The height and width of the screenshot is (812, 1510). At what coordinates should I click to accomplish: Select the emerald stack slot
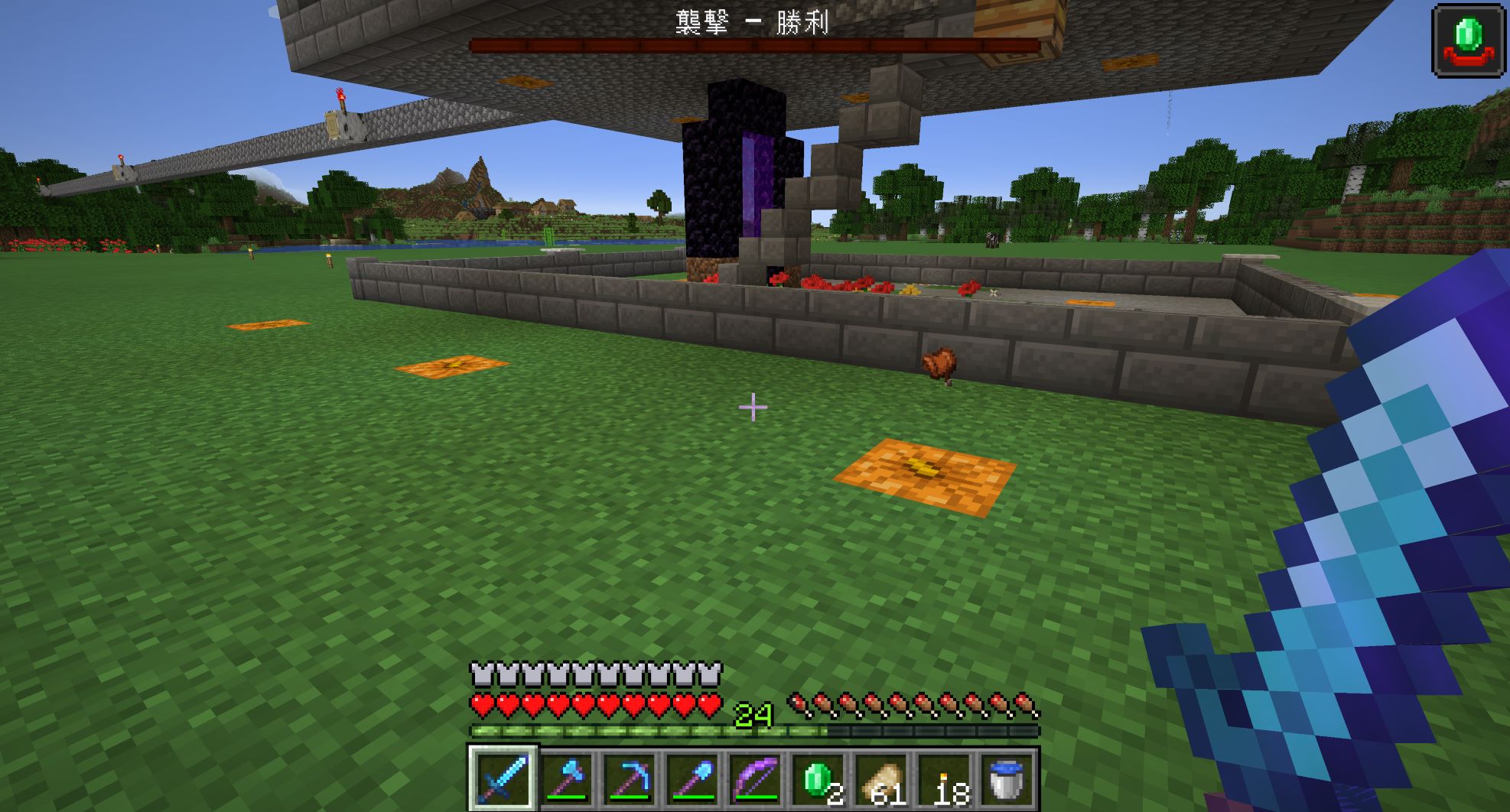point(818,778)
